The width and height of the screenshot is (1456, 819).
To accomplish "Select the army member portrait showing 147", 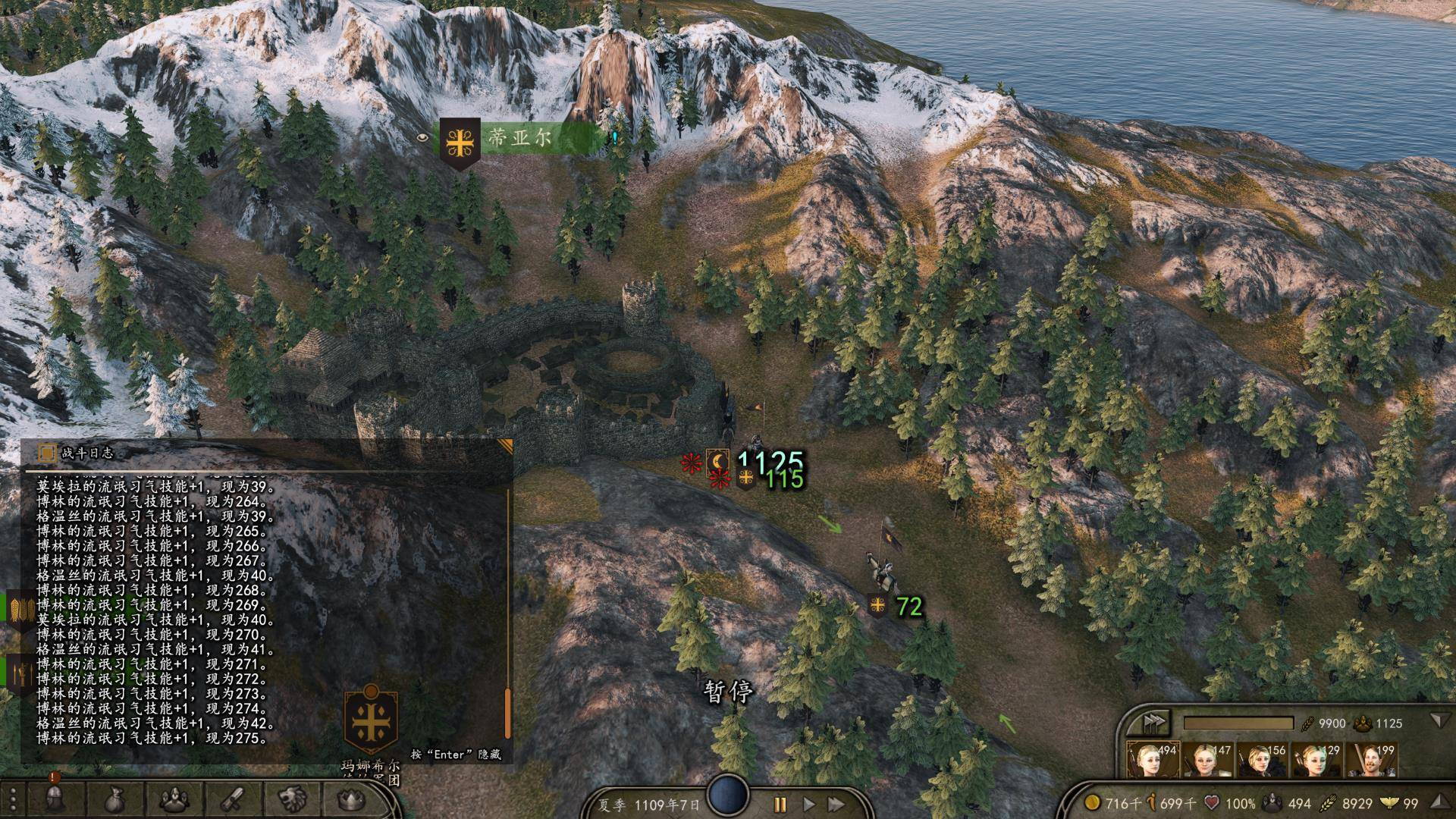I will [1207, 760].
